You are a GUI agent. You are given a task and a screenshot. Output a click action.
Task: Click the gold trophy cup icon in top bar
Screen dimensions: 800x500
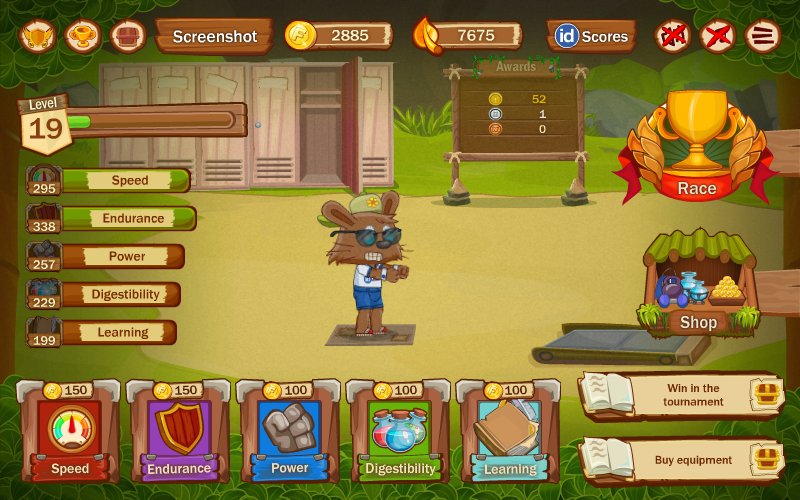click(x=83, y=36)
